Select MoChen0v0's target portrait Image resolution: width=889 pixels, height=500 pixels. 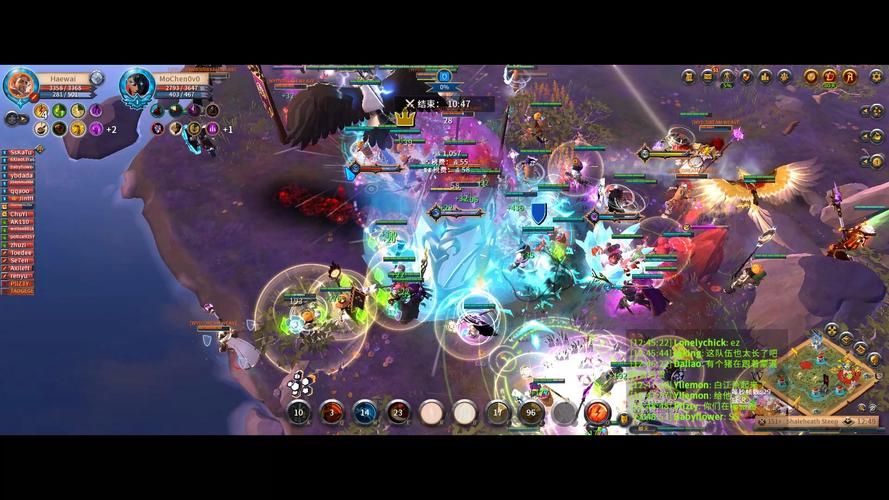(136, 87)
